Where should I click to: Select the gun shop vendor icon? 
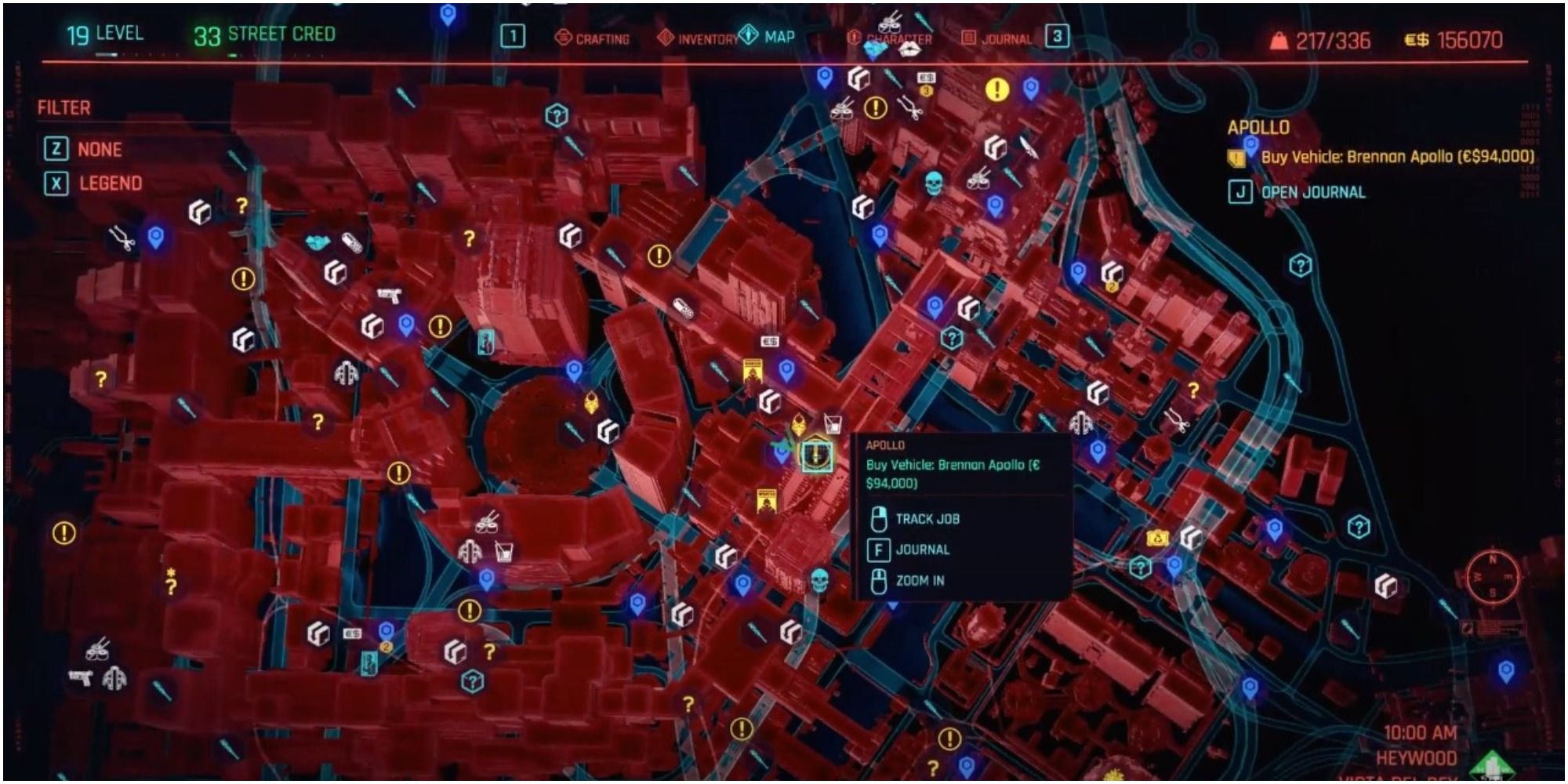(x=390, y=296)
